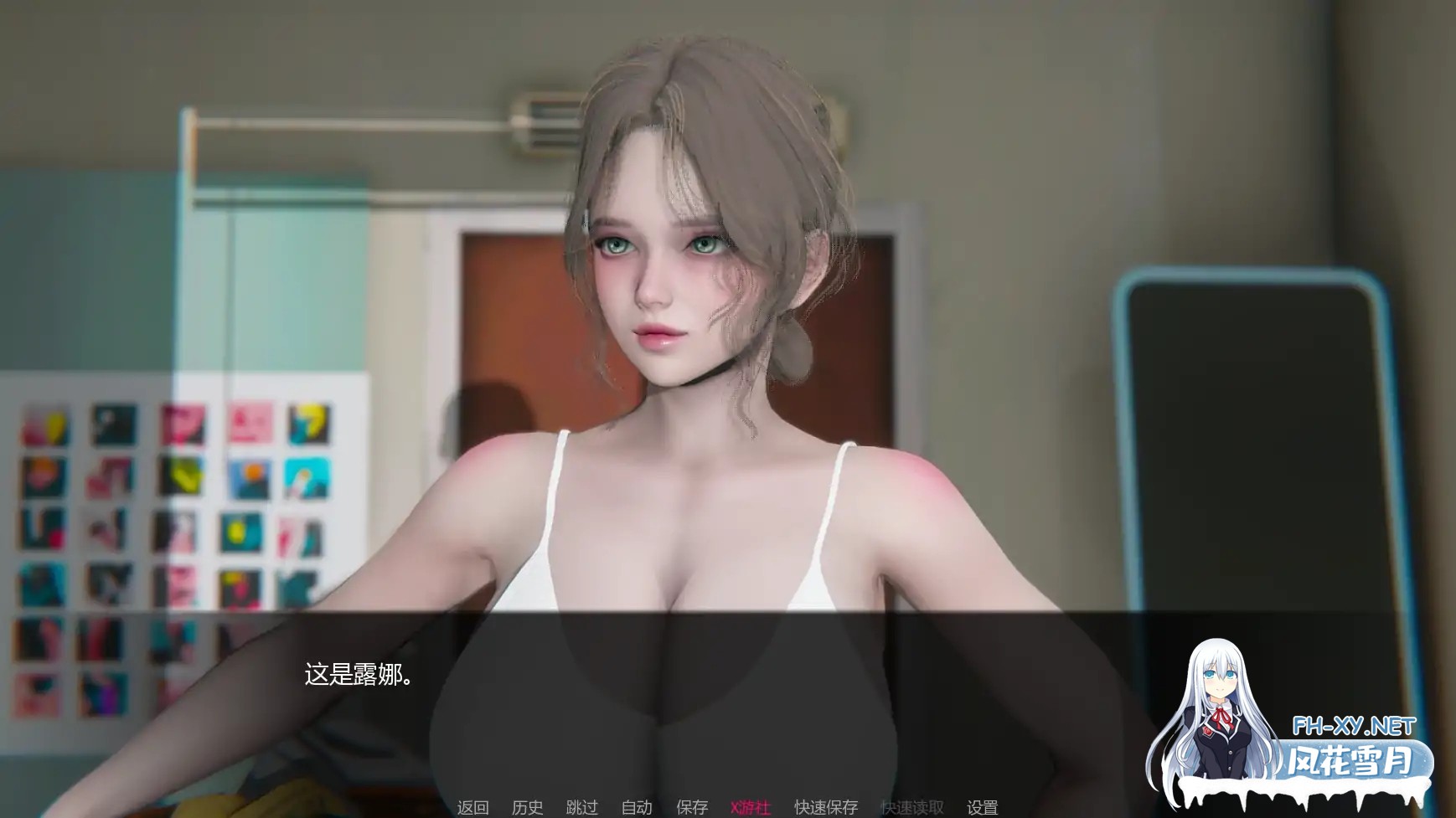This screenshot has width=1456, height=818.
Task: Toggle 跳过 to skip read text
Action: click(581, 805)
